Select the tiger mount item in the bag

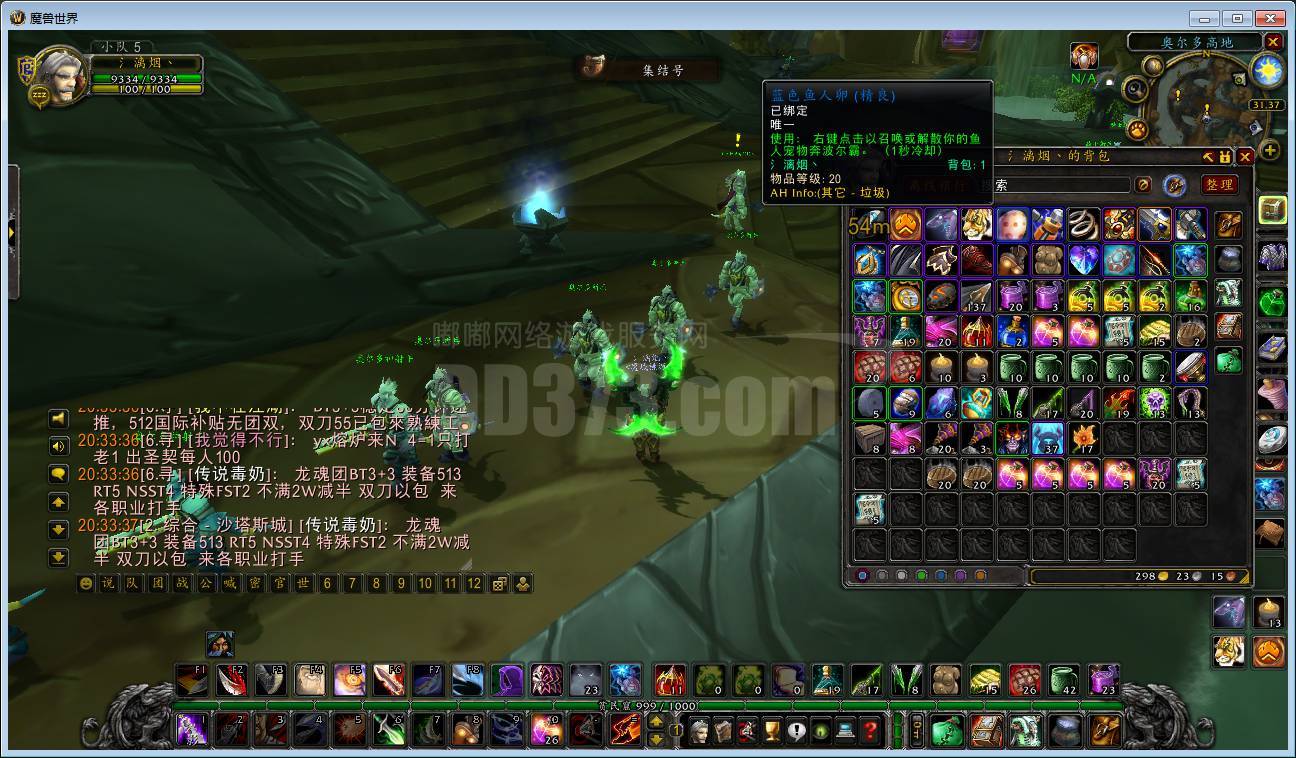(976, 224)
